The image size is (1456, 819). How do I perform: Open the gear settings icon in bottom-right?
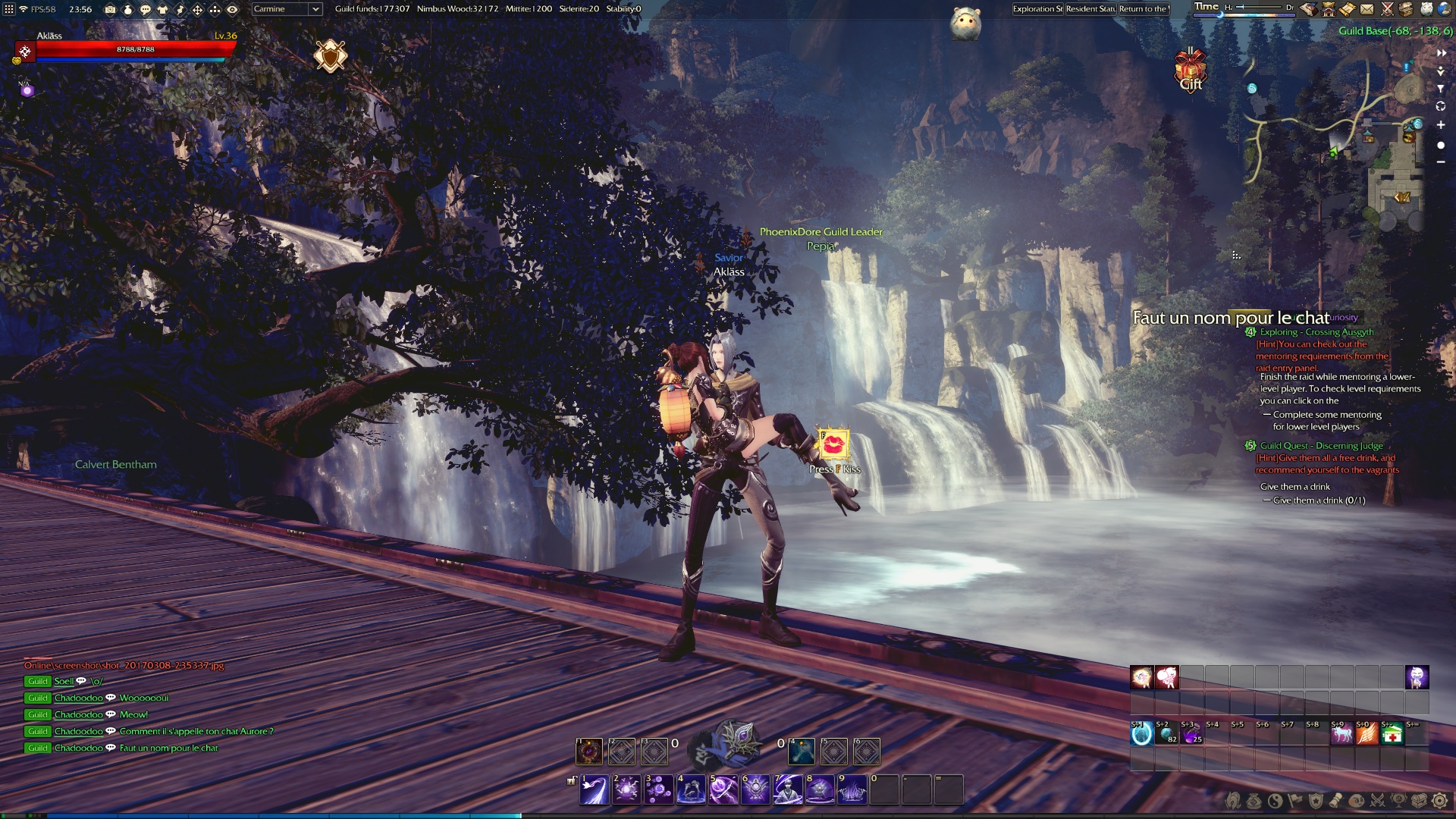pyautogui.click(x=1439, y=801)
